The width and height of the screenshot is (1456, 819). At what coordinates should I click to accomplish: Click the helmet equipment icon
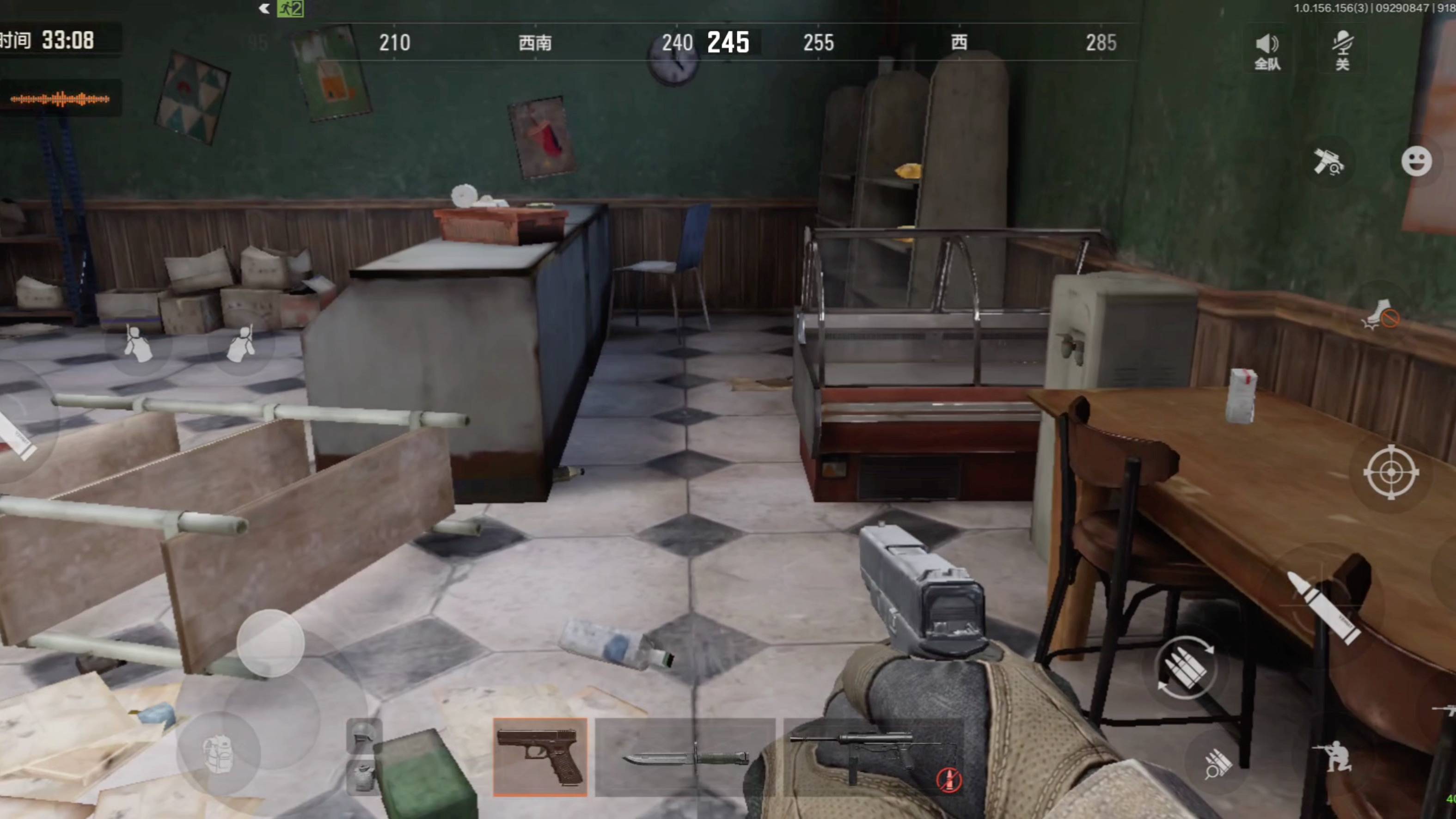click(362, 736)
